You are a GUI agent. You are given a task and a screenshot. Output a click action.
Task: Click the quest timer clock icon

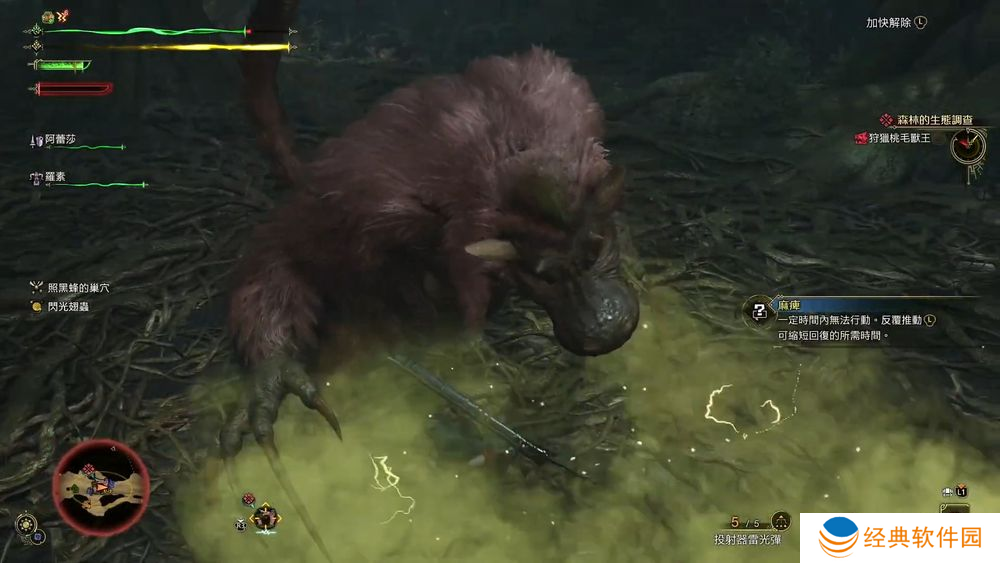[967, 147]
